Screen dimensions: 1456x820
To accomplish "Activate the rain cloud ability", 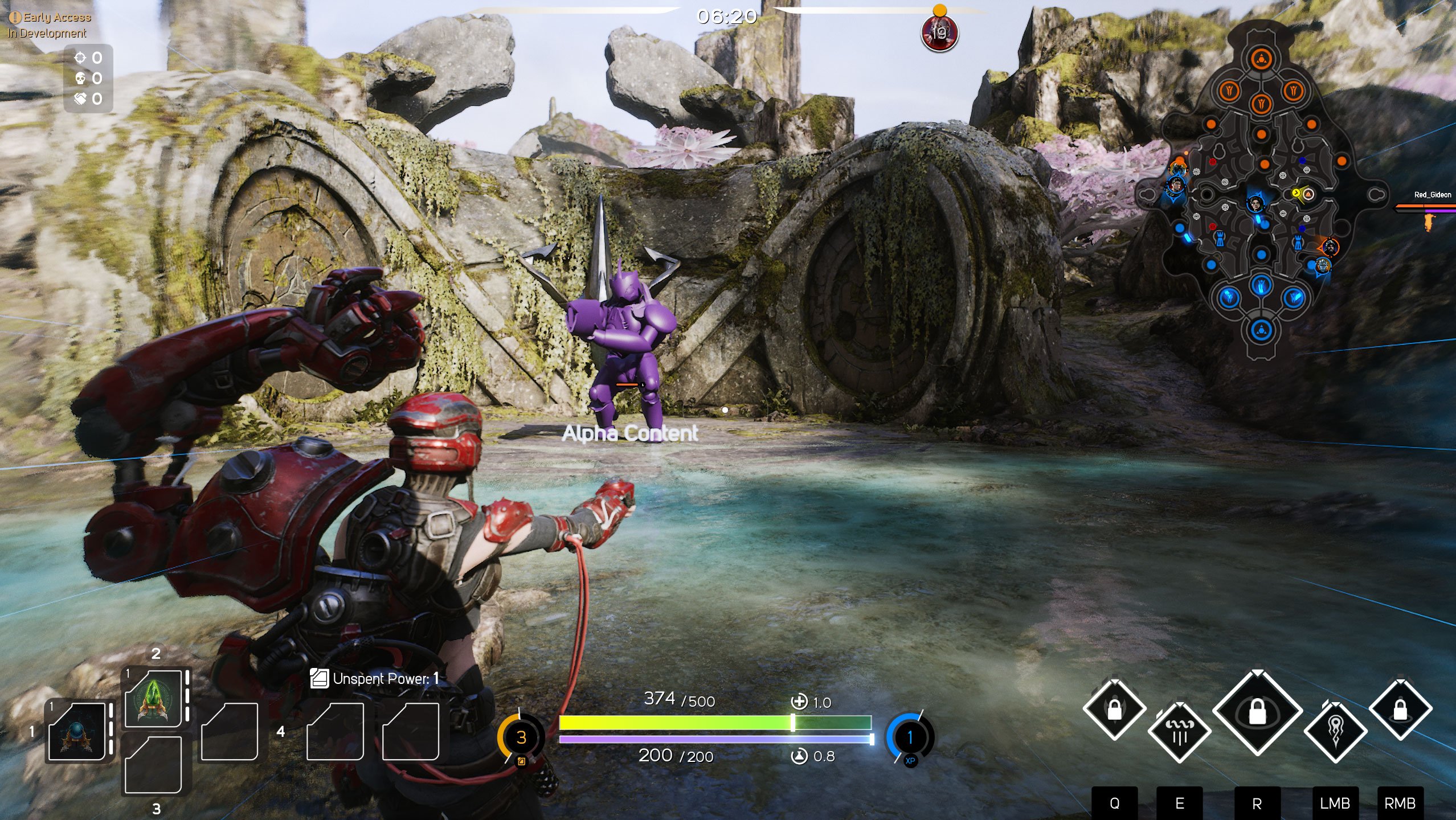I will click(1179, 732).
